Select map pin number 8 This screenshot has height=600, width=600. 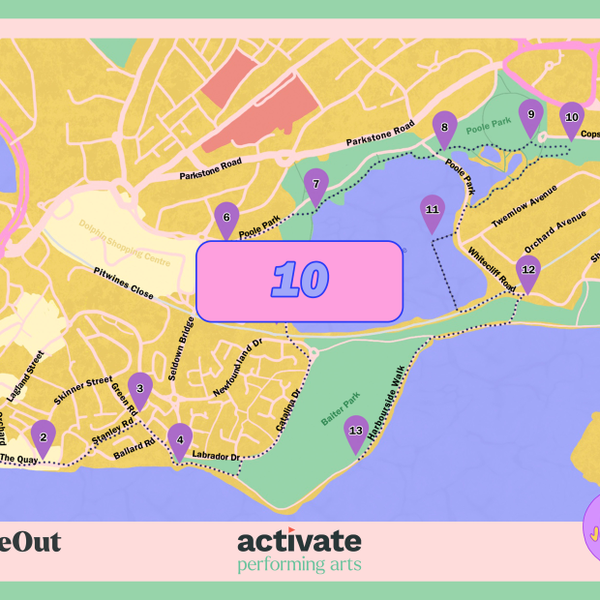point(444,128)
